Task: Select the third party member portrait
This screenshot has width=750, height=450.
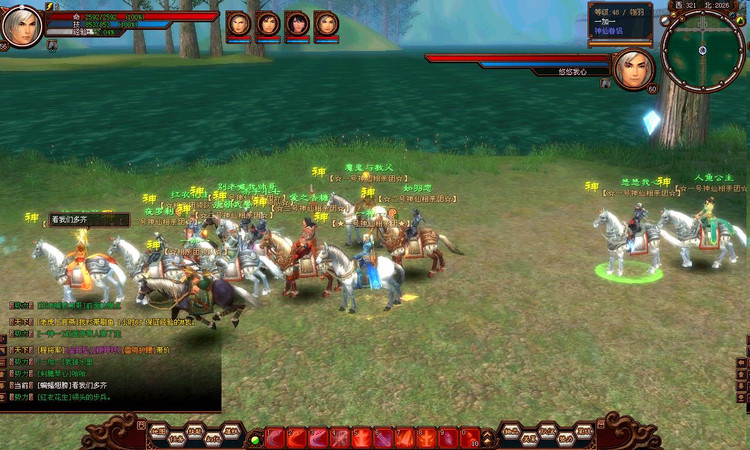Action: click(297, 25)
